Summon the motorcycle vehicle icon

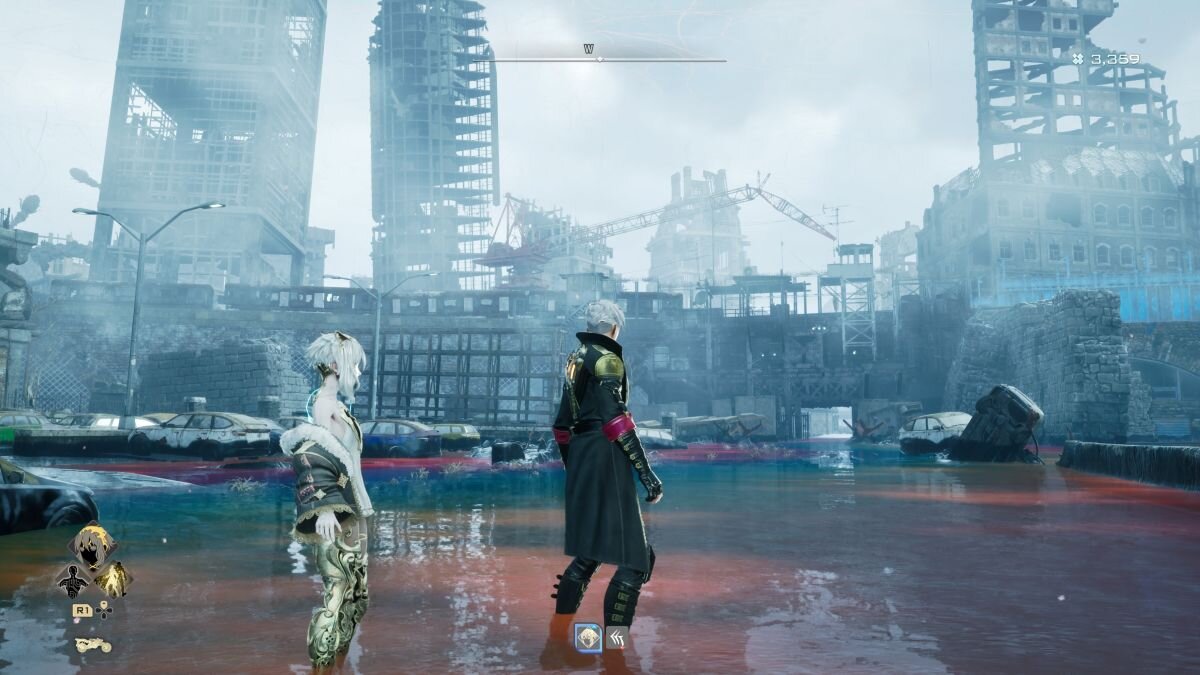coord(93,645)
